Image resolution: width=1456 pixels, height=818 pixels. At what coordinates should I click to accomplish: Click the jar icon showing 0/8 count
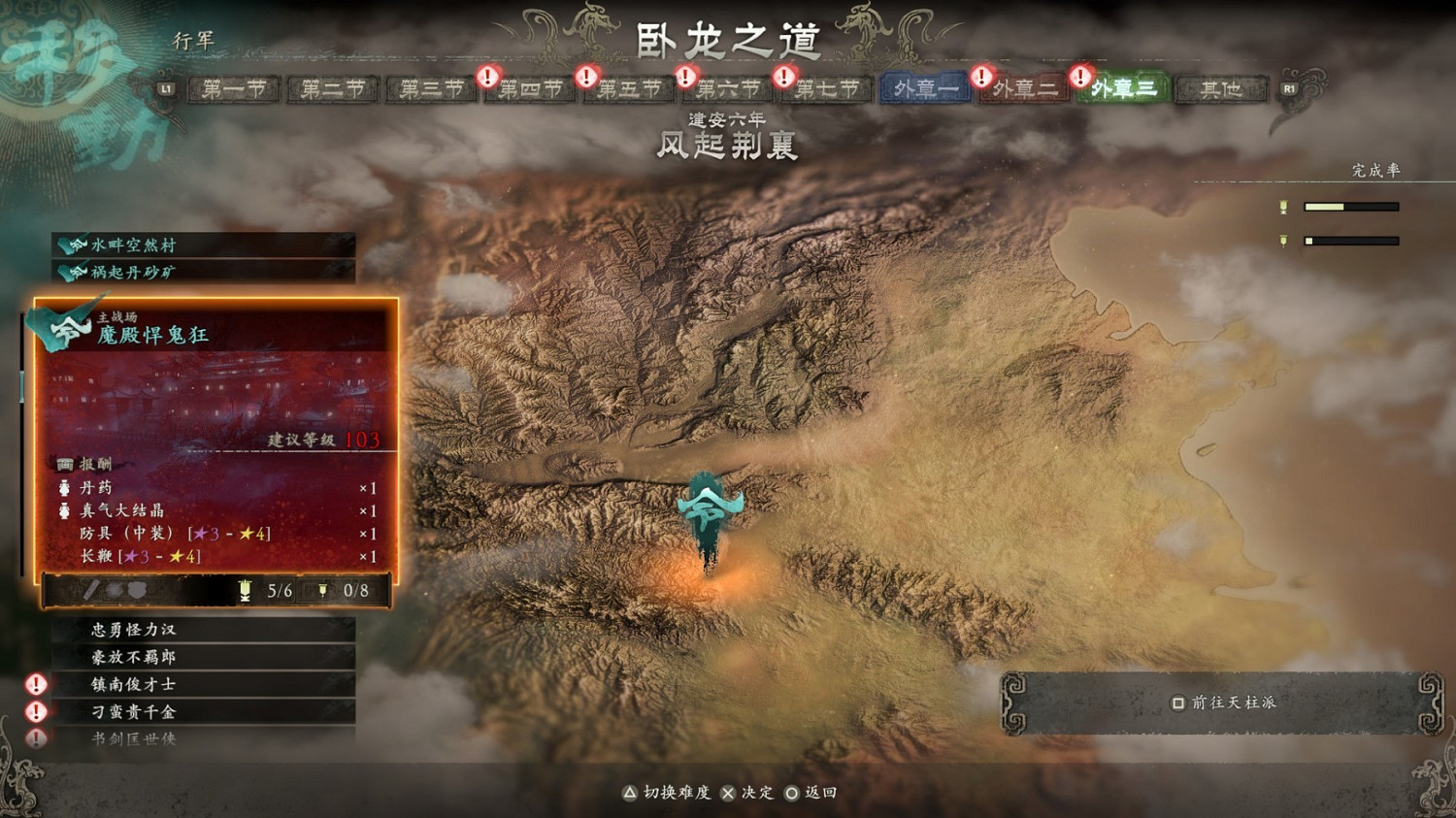323,590
